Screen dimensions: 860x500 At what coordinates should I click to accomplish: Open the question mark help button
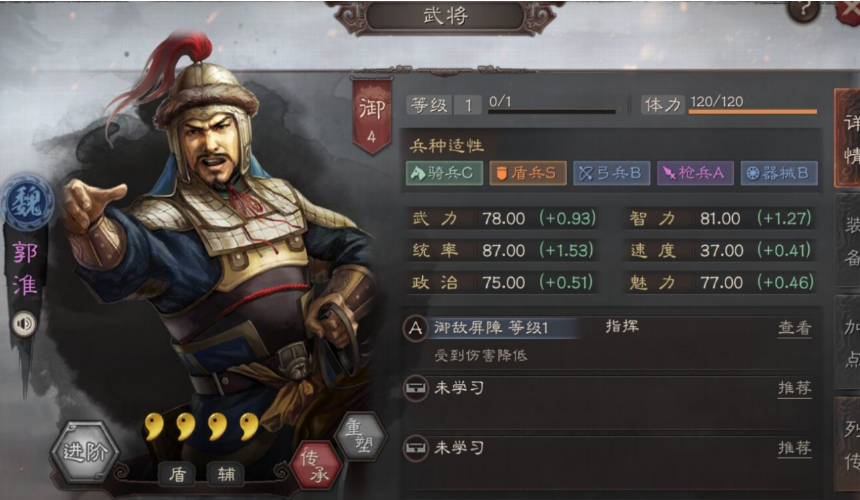pyautogui.click(x=802, y=10)
